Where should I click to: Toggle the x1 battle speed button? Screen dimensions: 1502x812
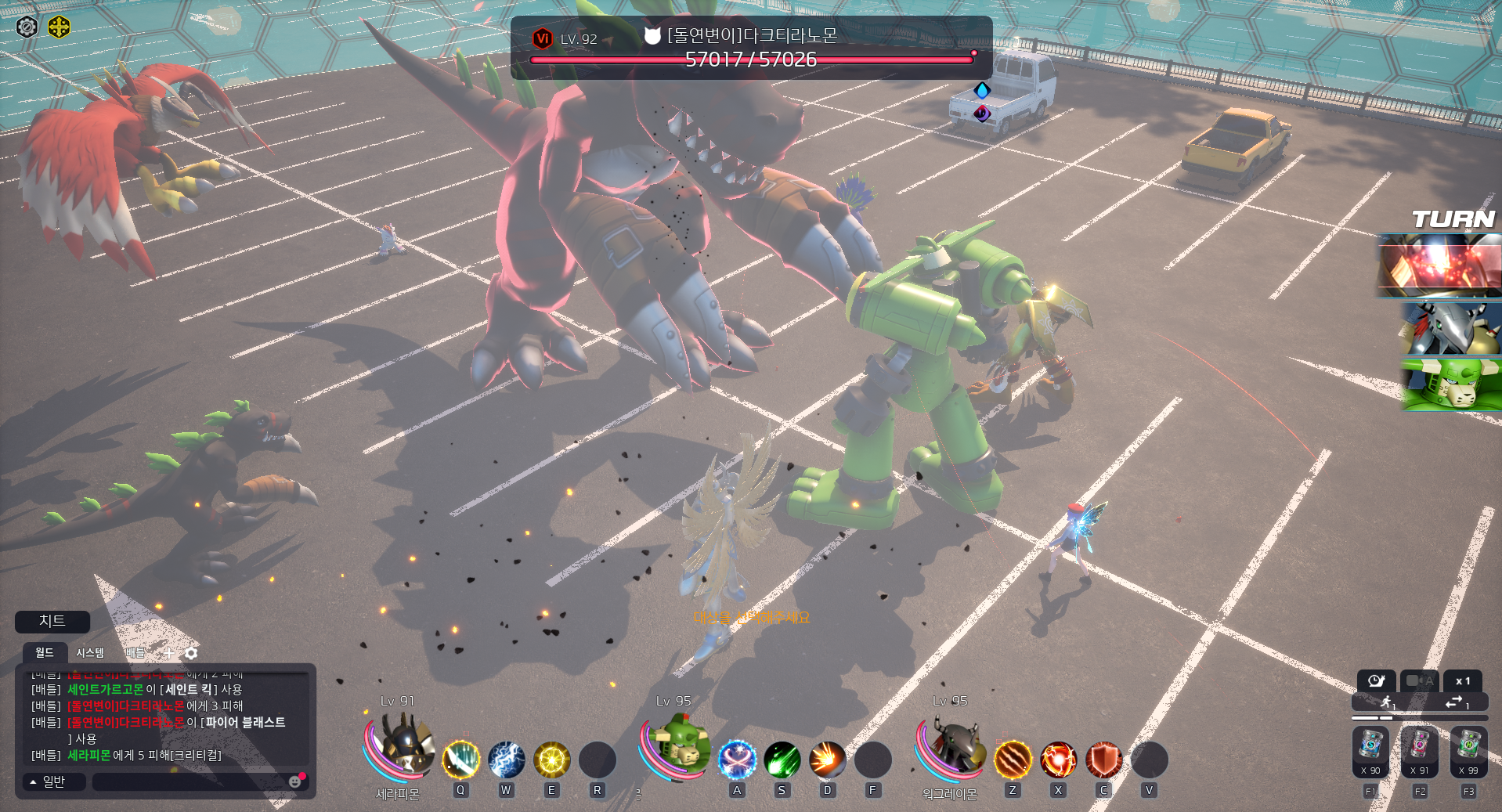pos(1462,680)
